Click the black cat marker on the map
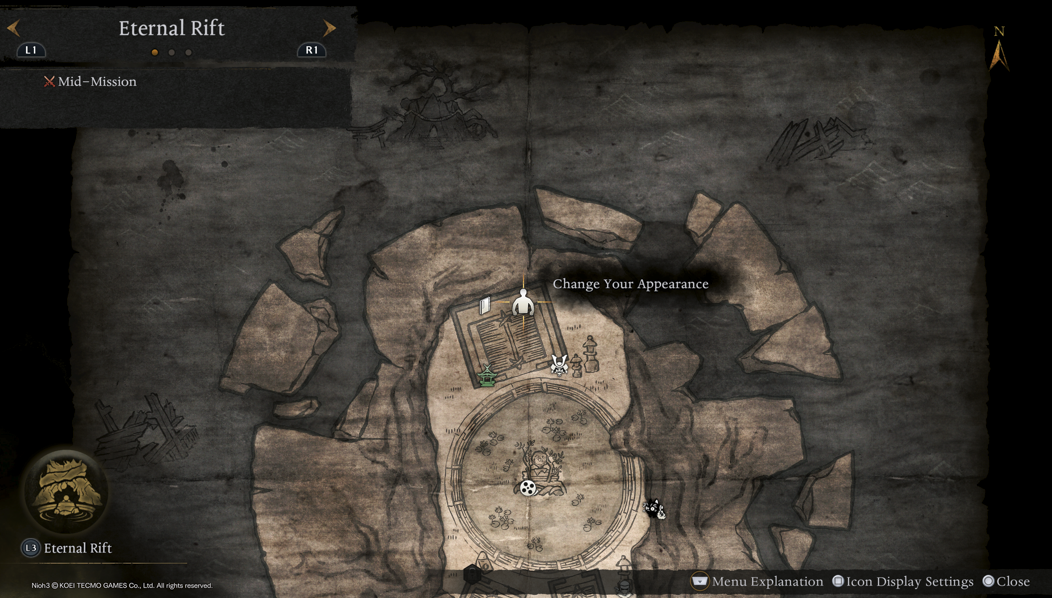Screen dimensions: 1052x598 pos(654,510)
